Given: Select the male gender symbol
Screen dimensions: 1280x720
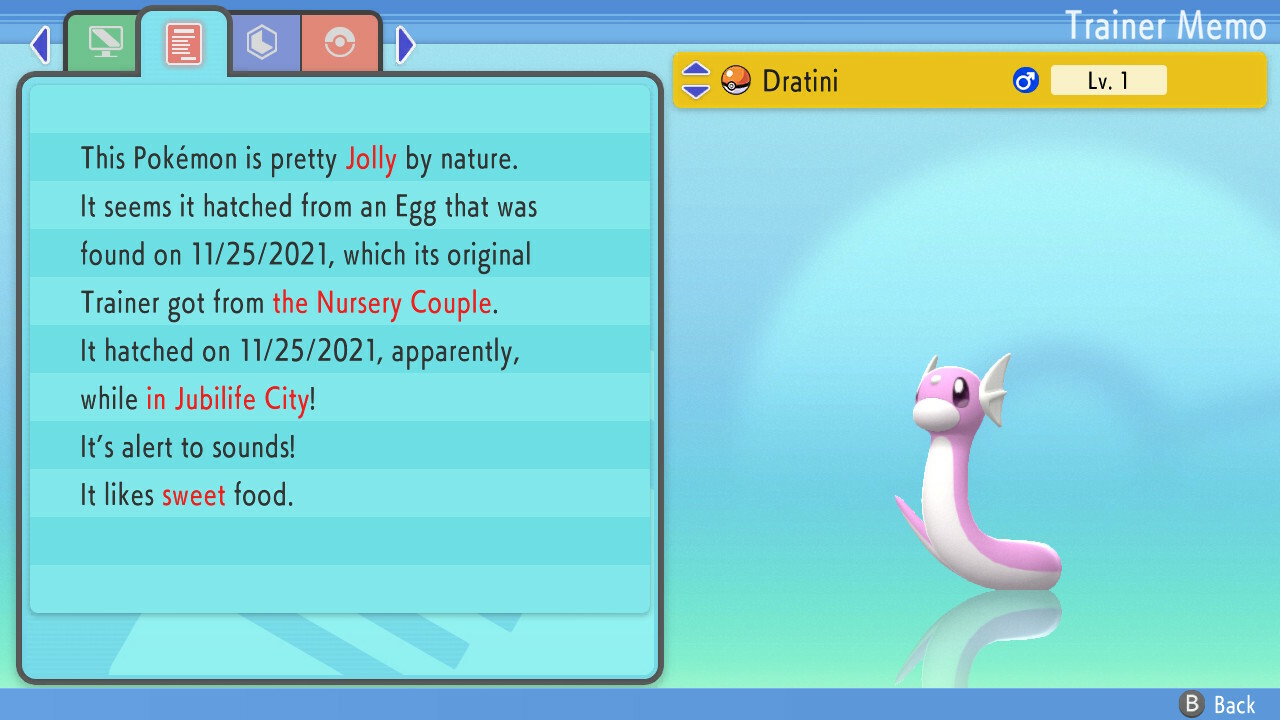Looking at the screenshot, I should point(1024,80).
